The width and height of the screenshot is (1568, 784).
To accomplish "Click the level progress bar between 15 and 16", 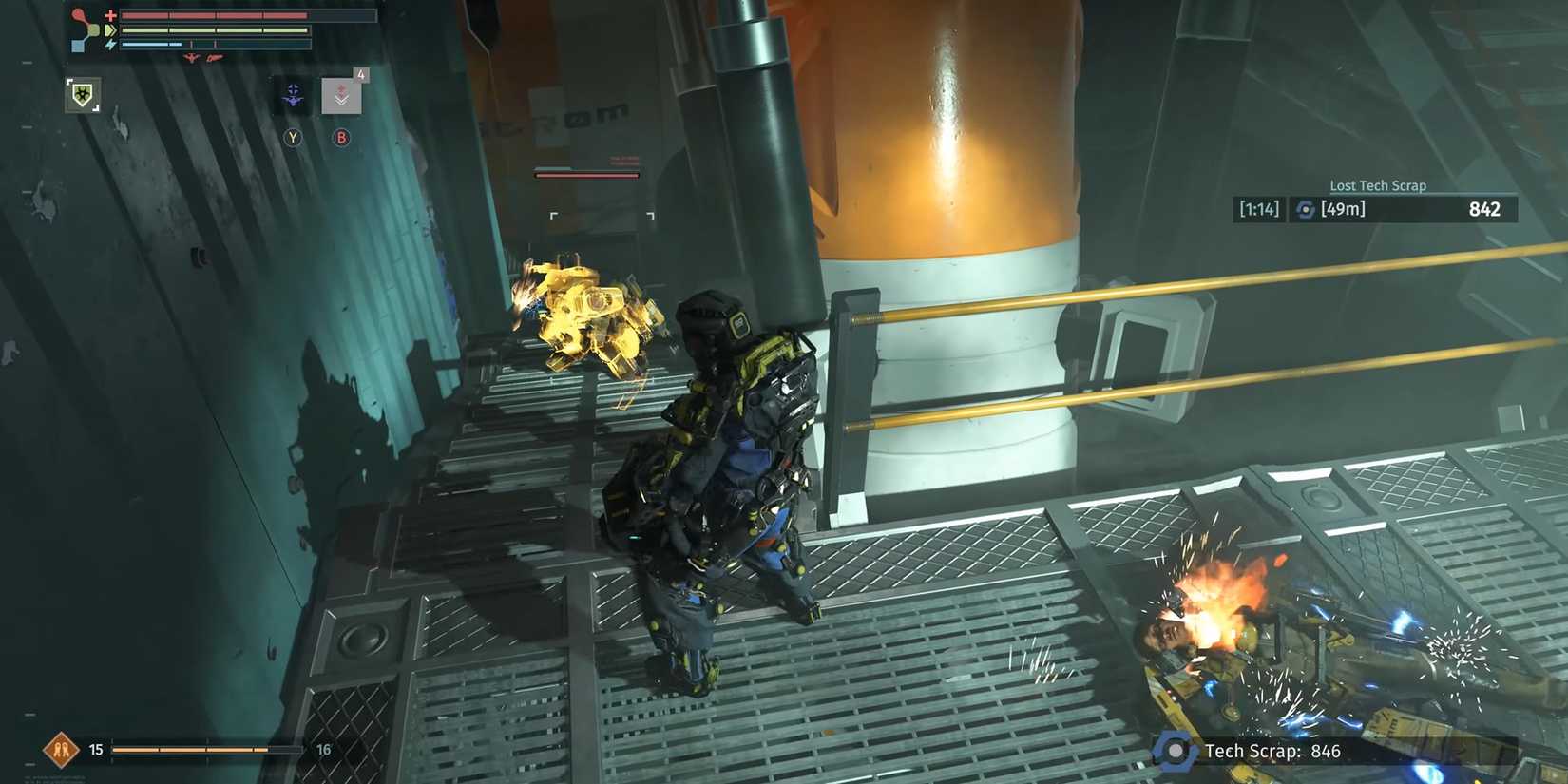I will 207,750.
